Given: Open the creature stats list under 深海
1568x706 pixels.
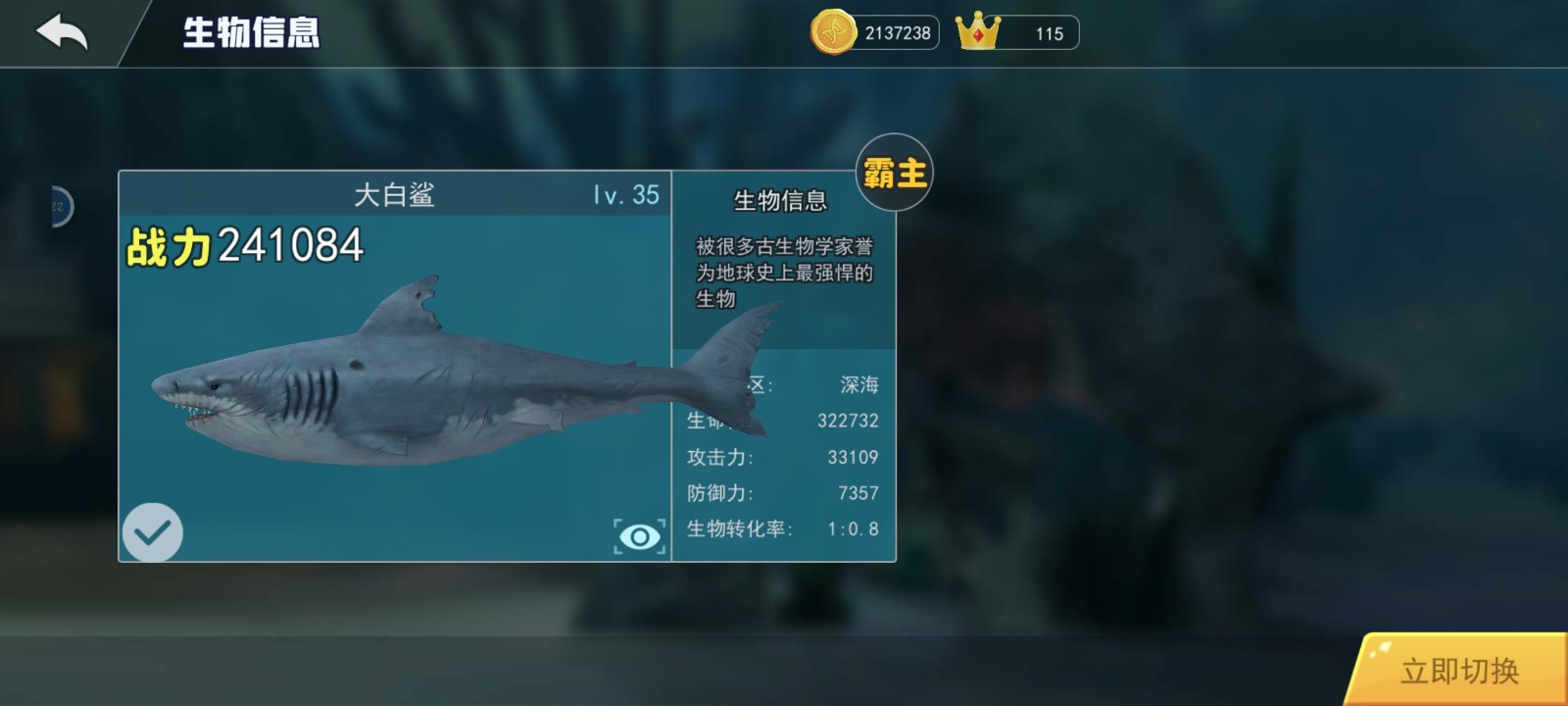Looking at the screenshot, I should click(x=784, y=456).
